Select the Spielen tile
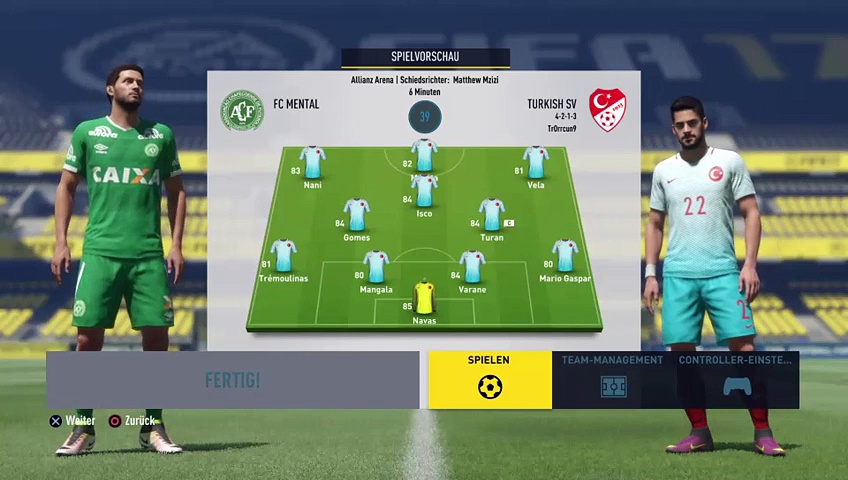 489,380
